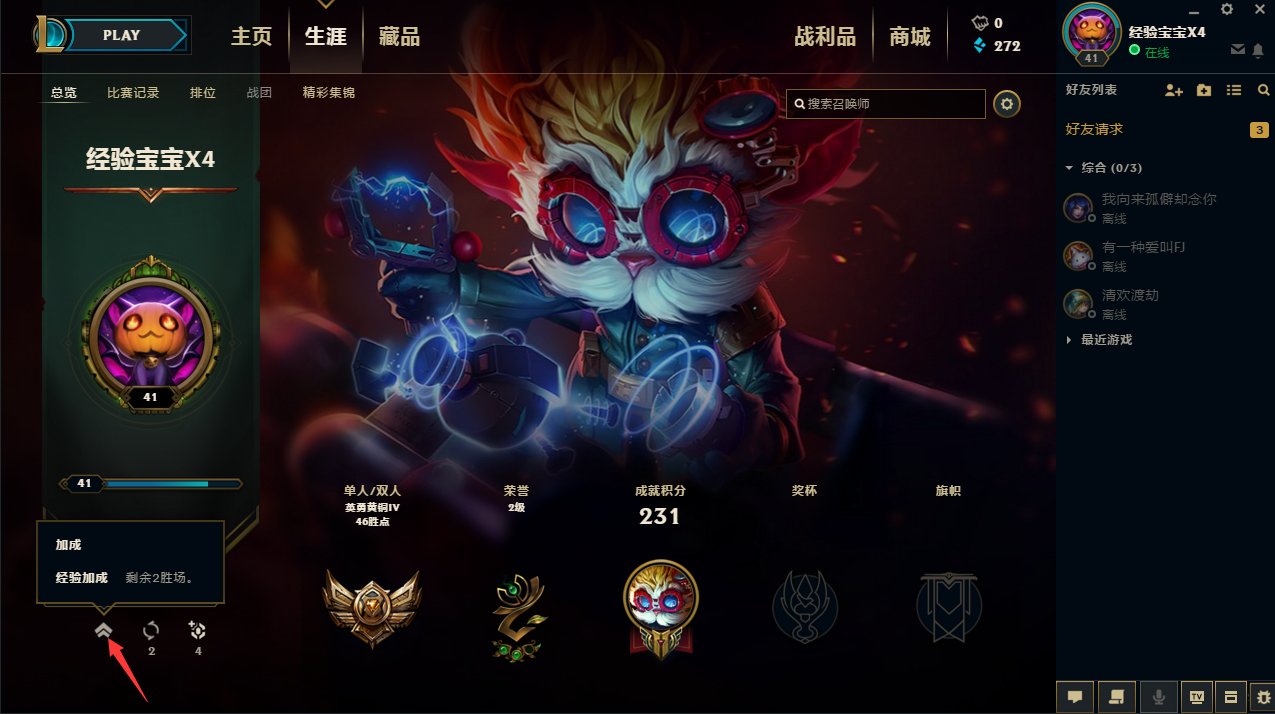Go to the 藏品 collection section
This screenshot has height=714, width=1275.
coord(399,37)
